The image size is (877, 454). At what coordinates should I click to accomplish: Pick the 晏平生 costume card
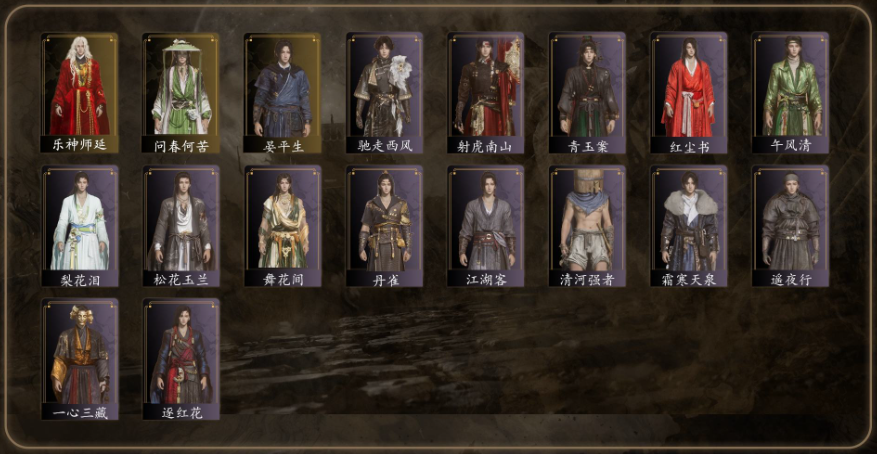tap(283, 93)
